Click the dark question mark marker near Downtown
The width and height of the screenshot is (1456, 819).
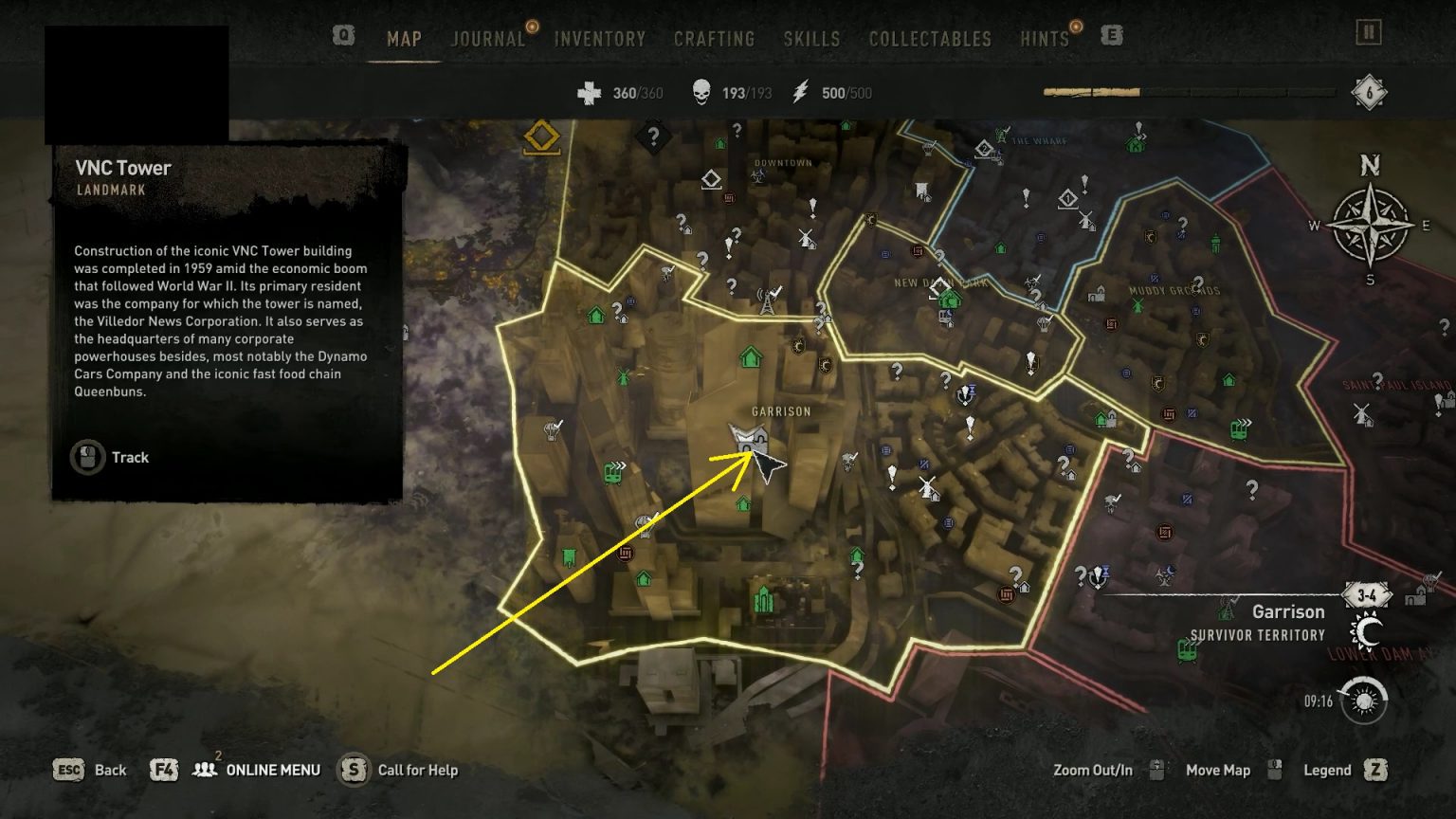point(654,137)
